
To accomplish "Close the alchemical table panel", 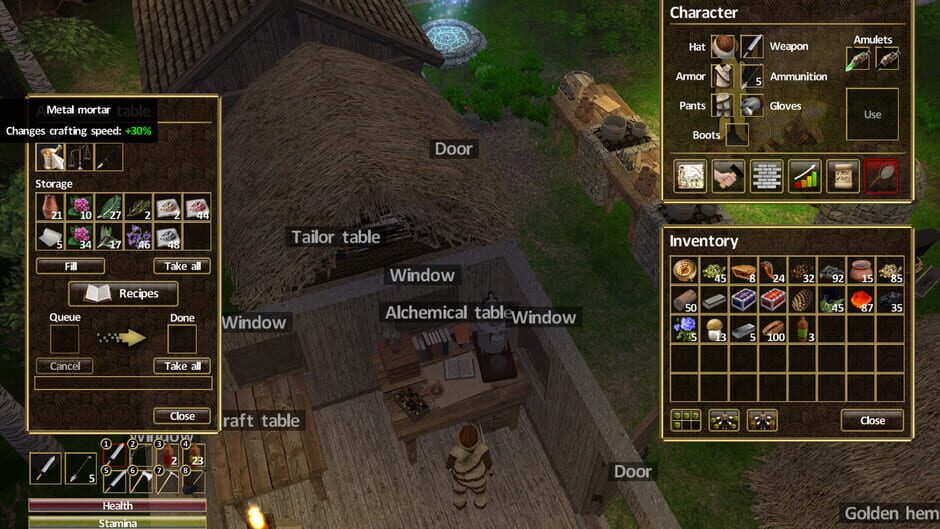I will (182, 416).
